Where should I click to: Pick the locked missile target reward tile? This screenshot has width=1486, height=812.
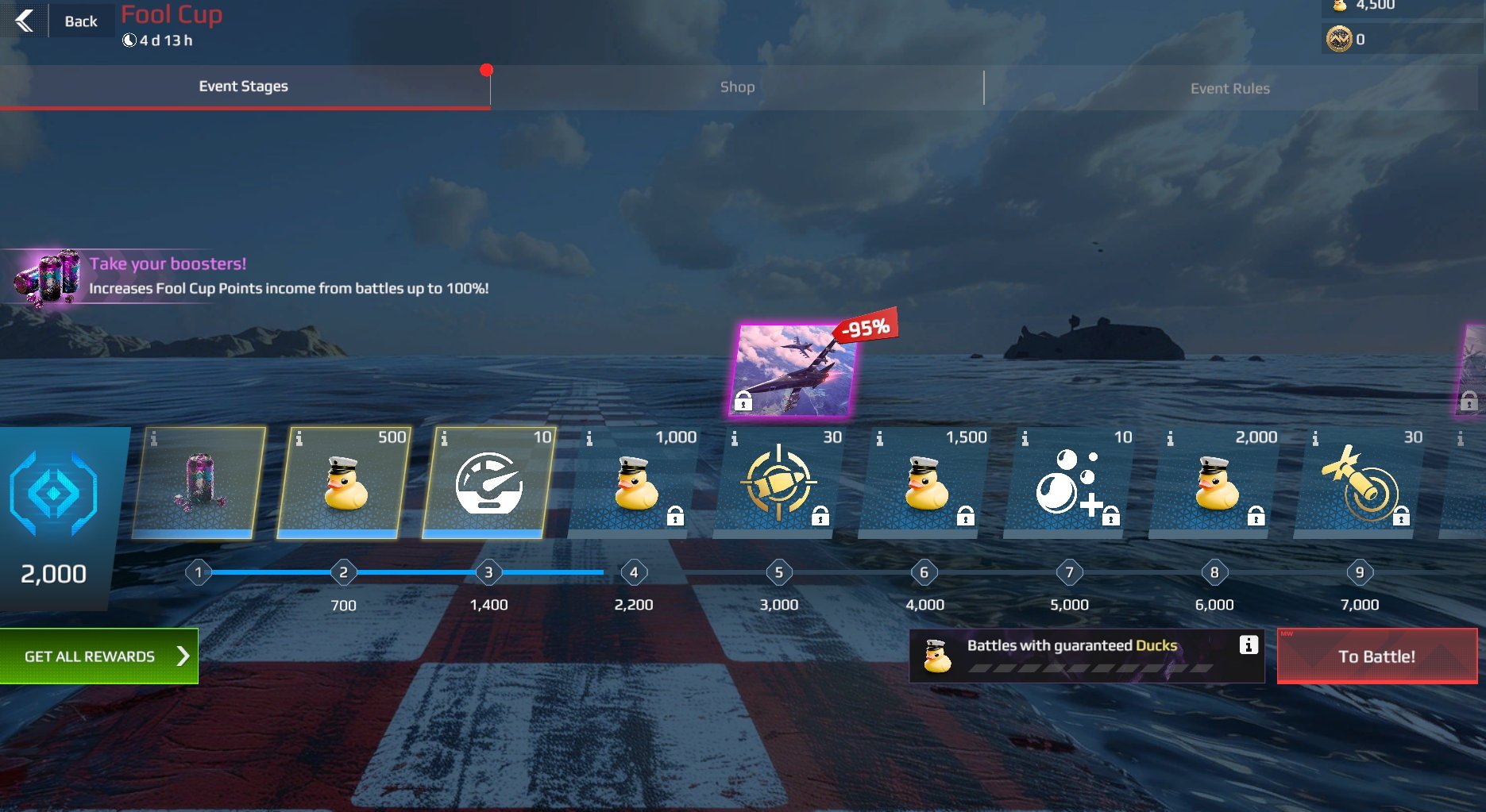click(x=1360, y=483)
